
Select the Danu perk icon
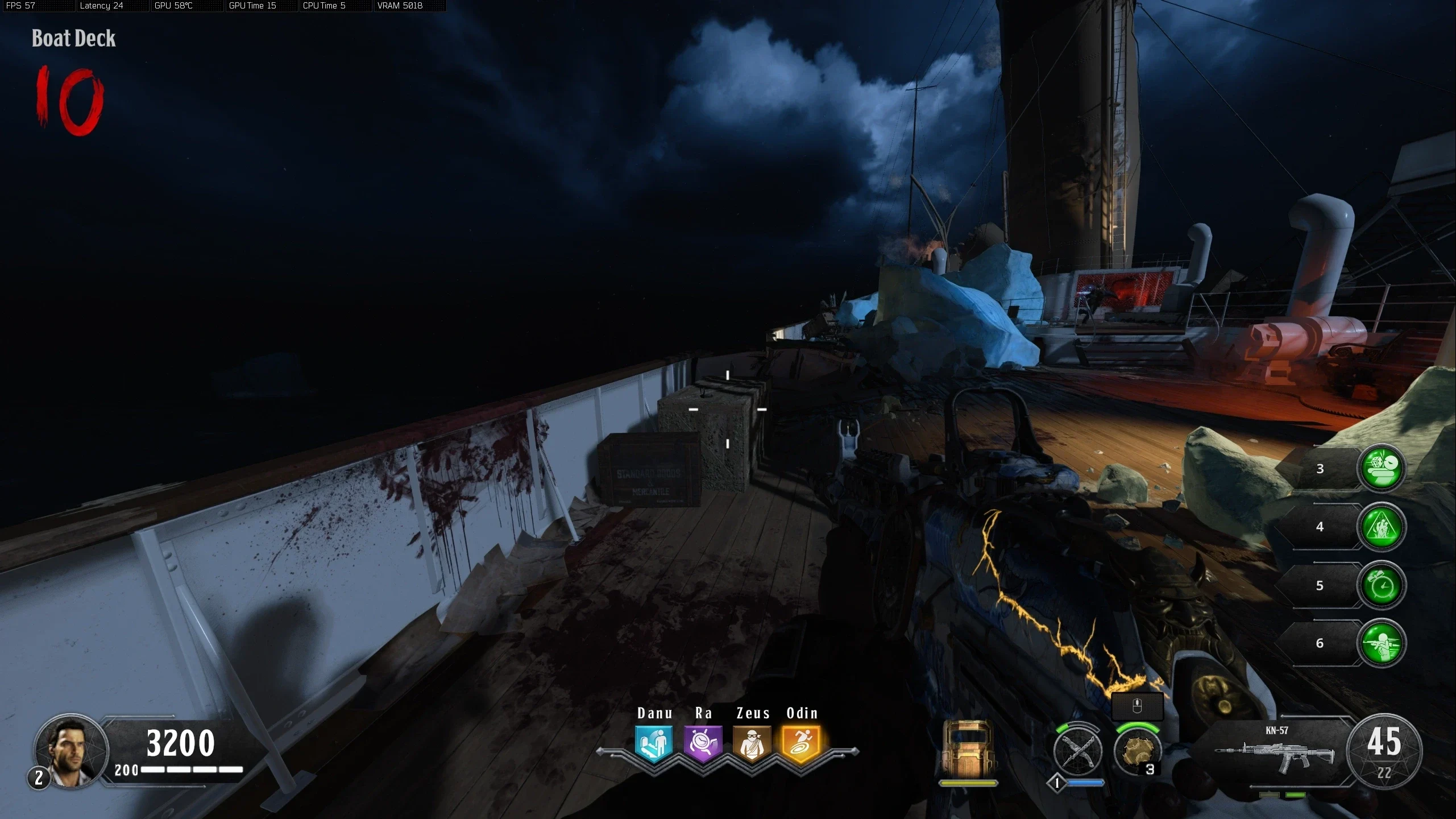654,743
